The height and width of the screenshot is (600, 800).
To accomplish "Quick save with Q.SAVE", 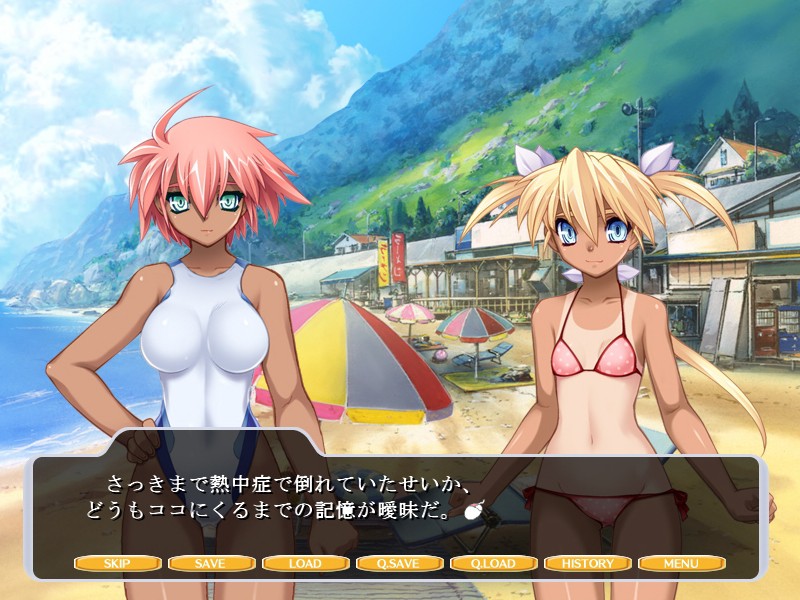I will click(399, 563).
